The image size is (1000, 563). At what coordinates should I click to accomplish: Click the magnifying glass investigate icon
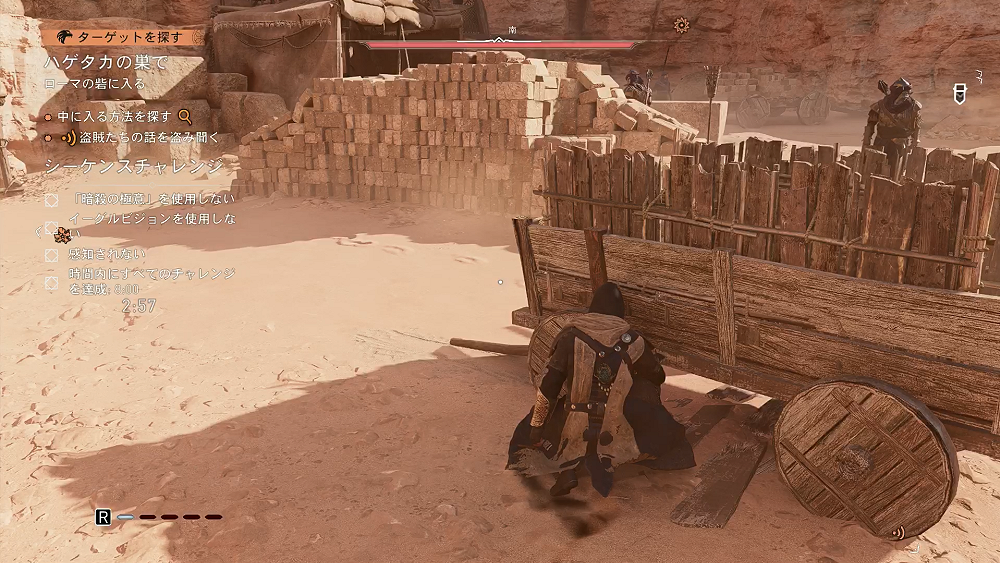coord(184,117)
